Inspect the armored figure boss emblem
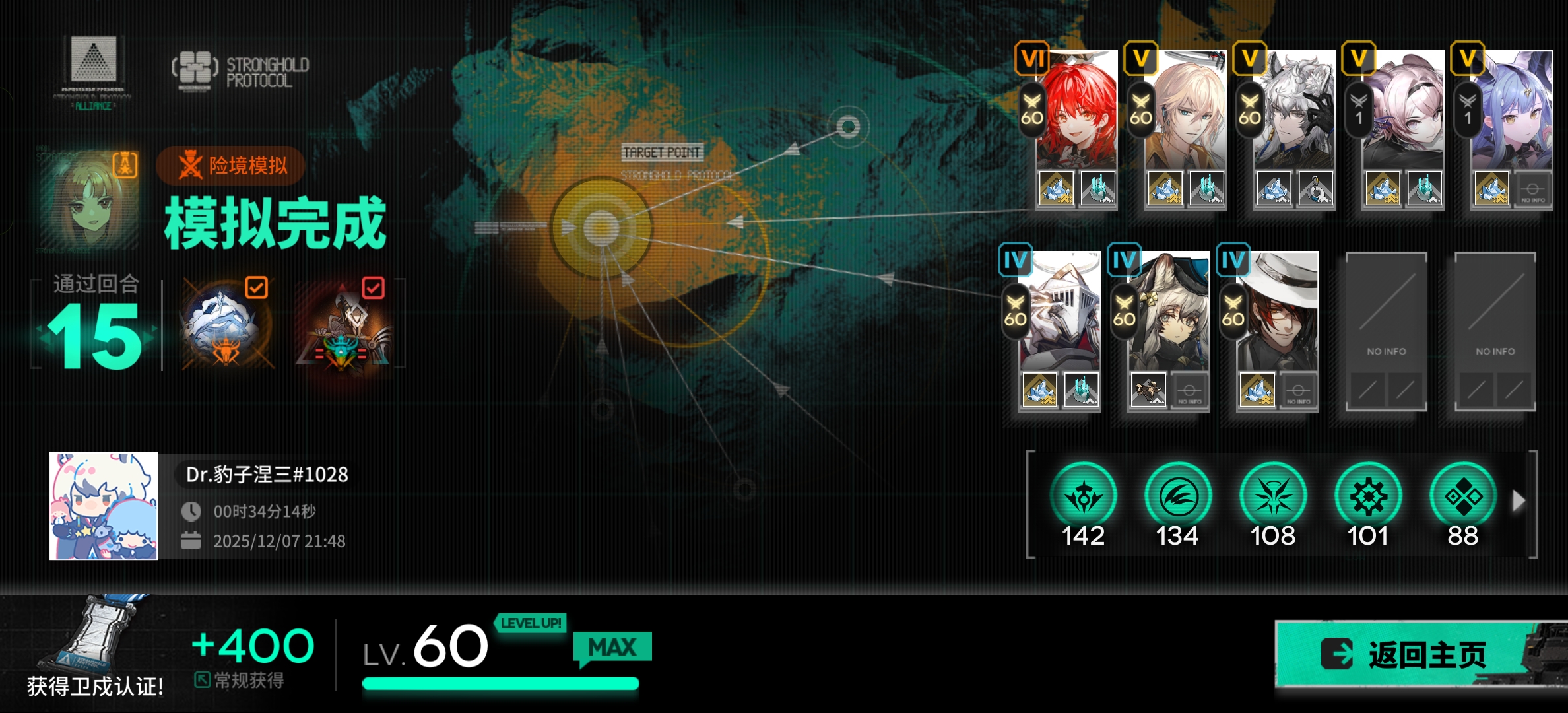Screen dimensions: 1568x713 point(344,327)
